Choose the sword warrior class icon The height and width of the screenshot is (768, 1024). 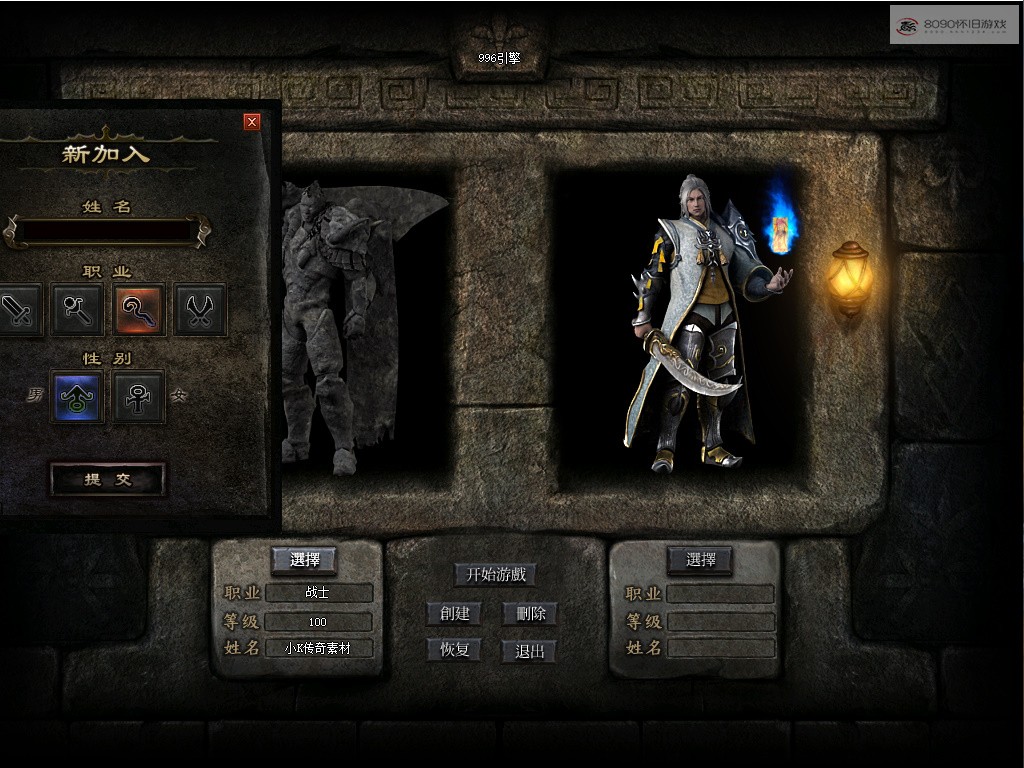pyautogui.click(x=18, y=310)
